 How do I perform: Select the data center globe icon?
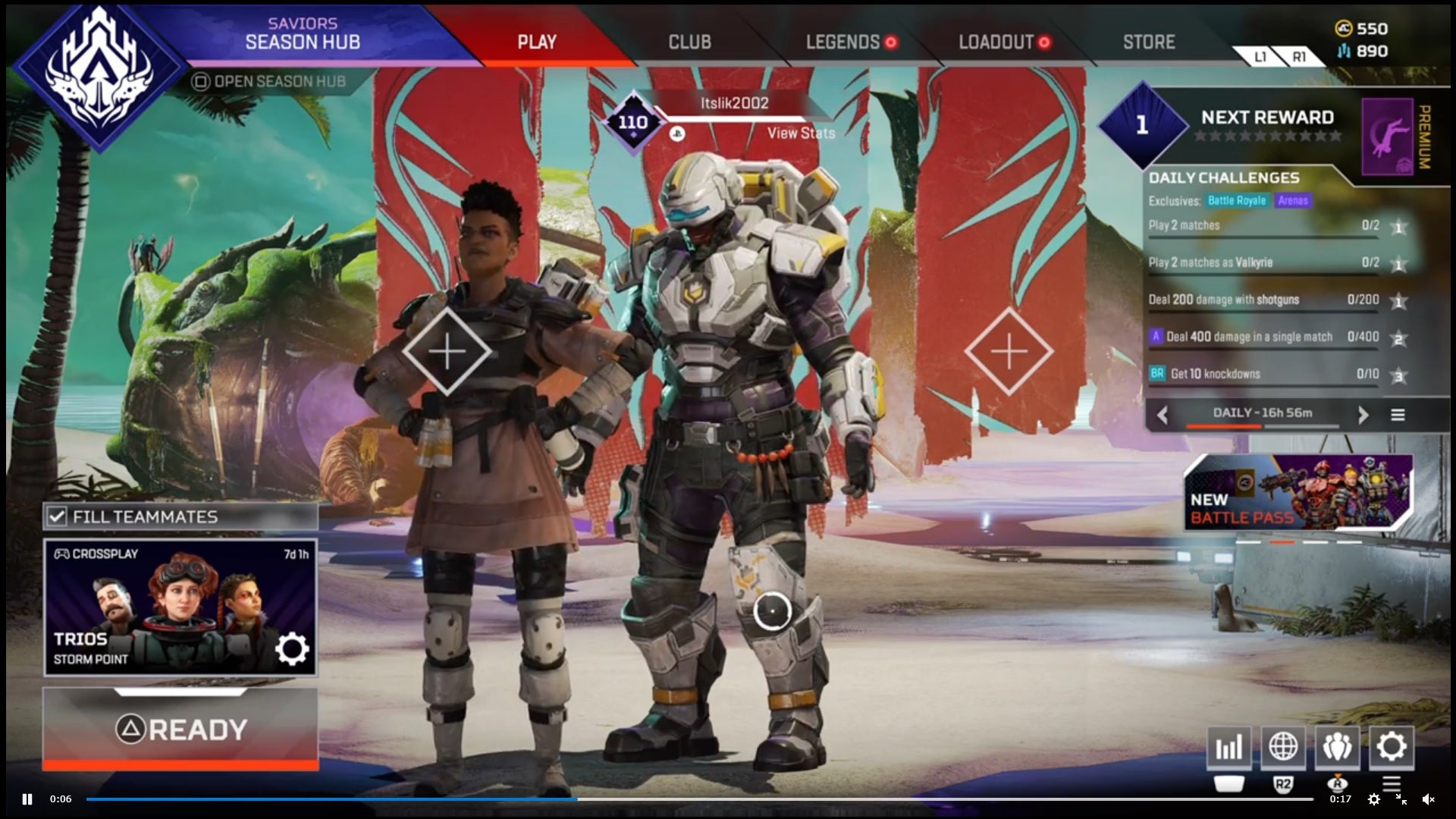click(1283, 748)
